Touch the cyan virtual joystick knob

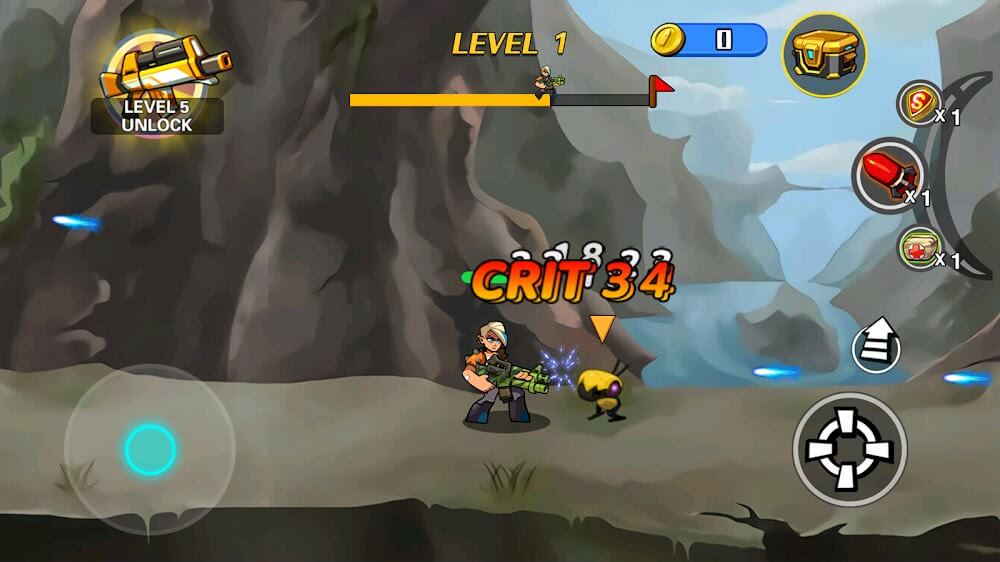[150, 449]
